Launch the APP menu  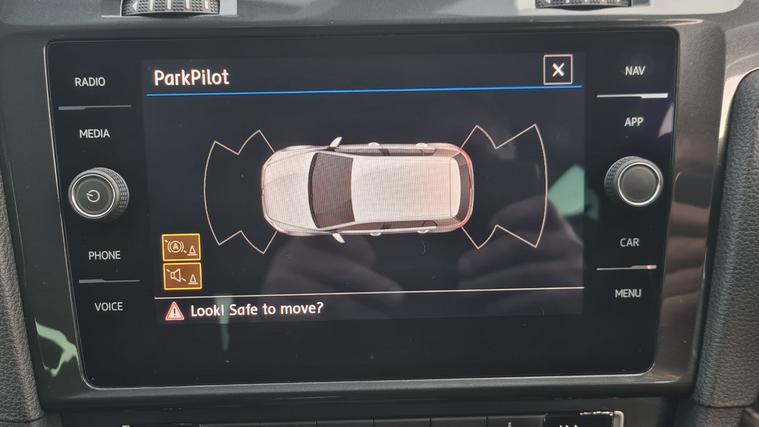[633, 122]
